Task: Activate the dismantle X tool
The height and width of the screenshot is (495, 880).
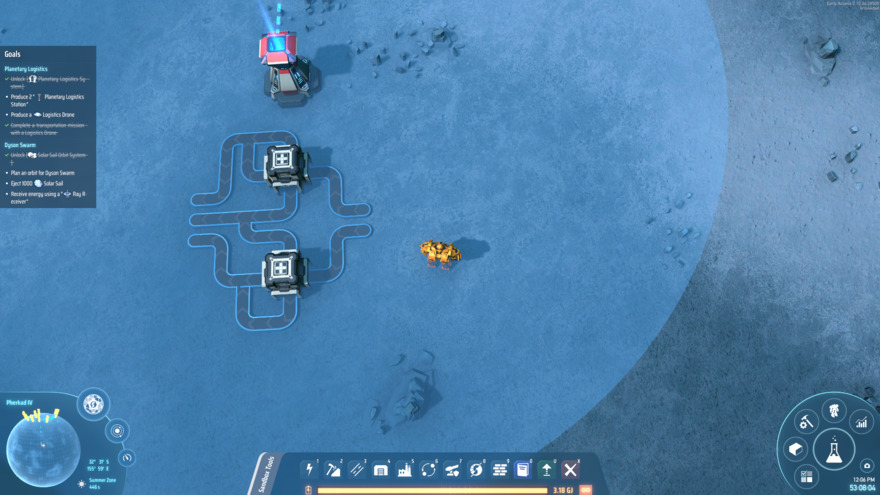Action: point(570,469)
